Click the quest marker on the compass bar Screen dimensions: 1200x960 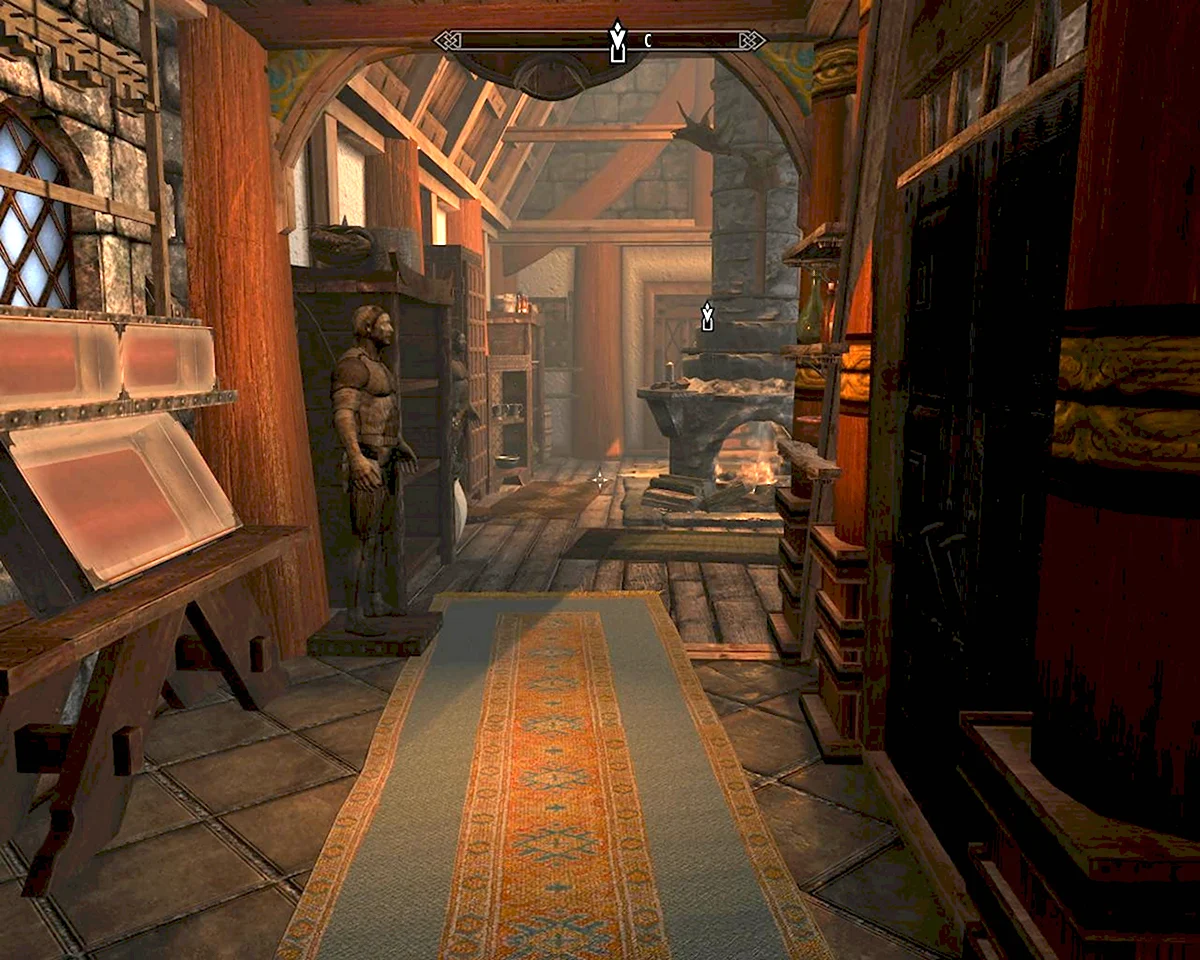[617, 41]
